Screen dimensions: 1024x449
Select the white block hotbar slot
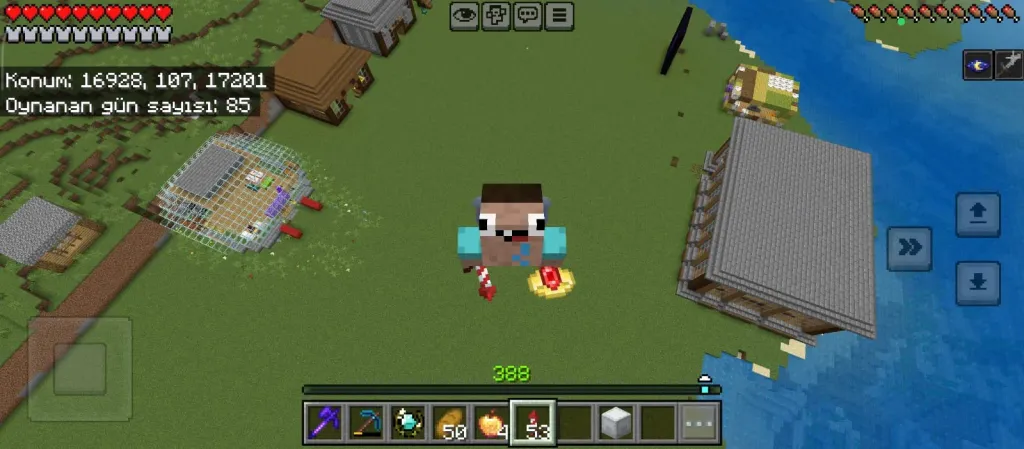[615, 423]
